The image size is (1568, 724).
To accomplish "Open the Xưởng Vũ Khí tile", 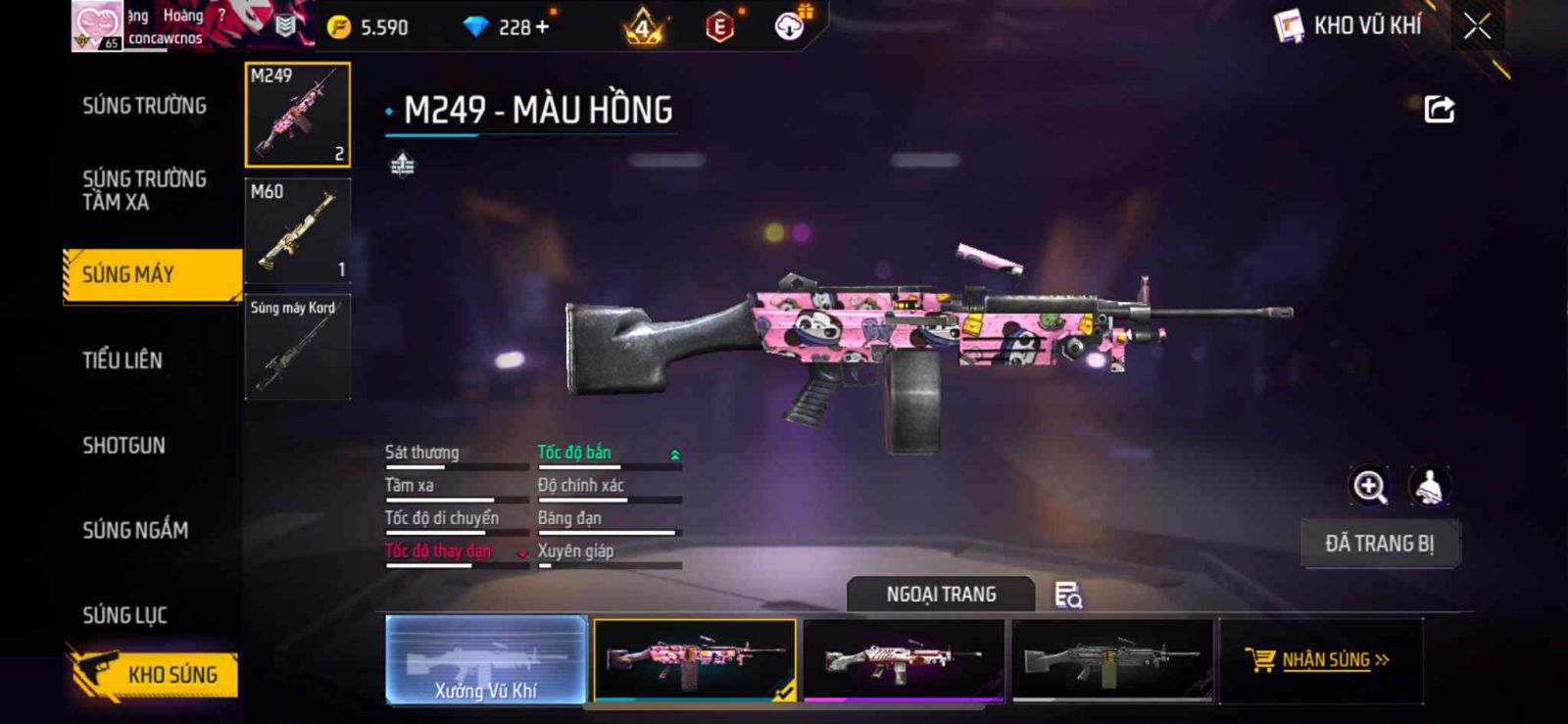I will 486,659.
